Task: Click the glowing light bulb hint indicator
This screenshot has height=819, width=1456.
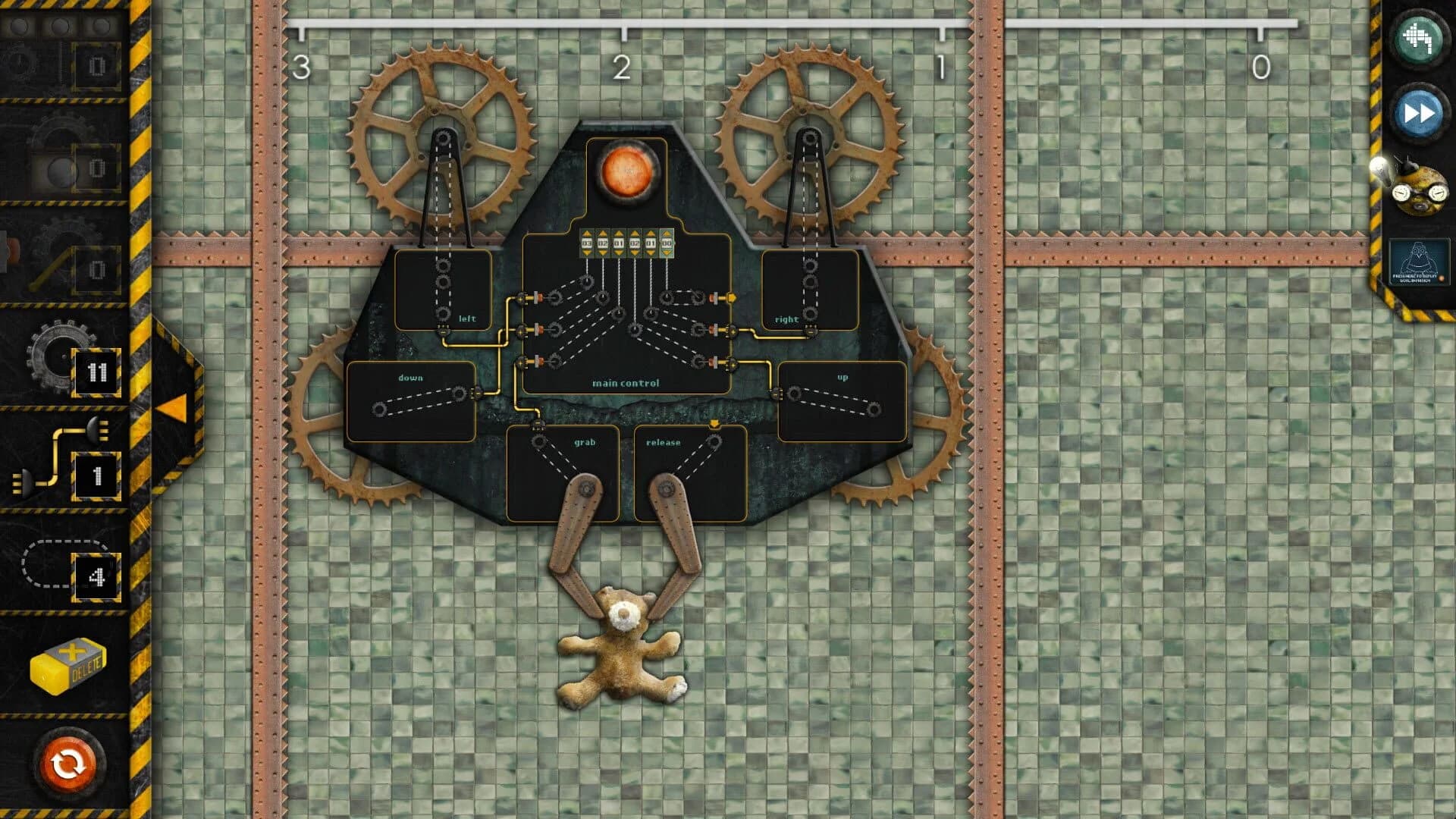Action: click(1378, 167)
